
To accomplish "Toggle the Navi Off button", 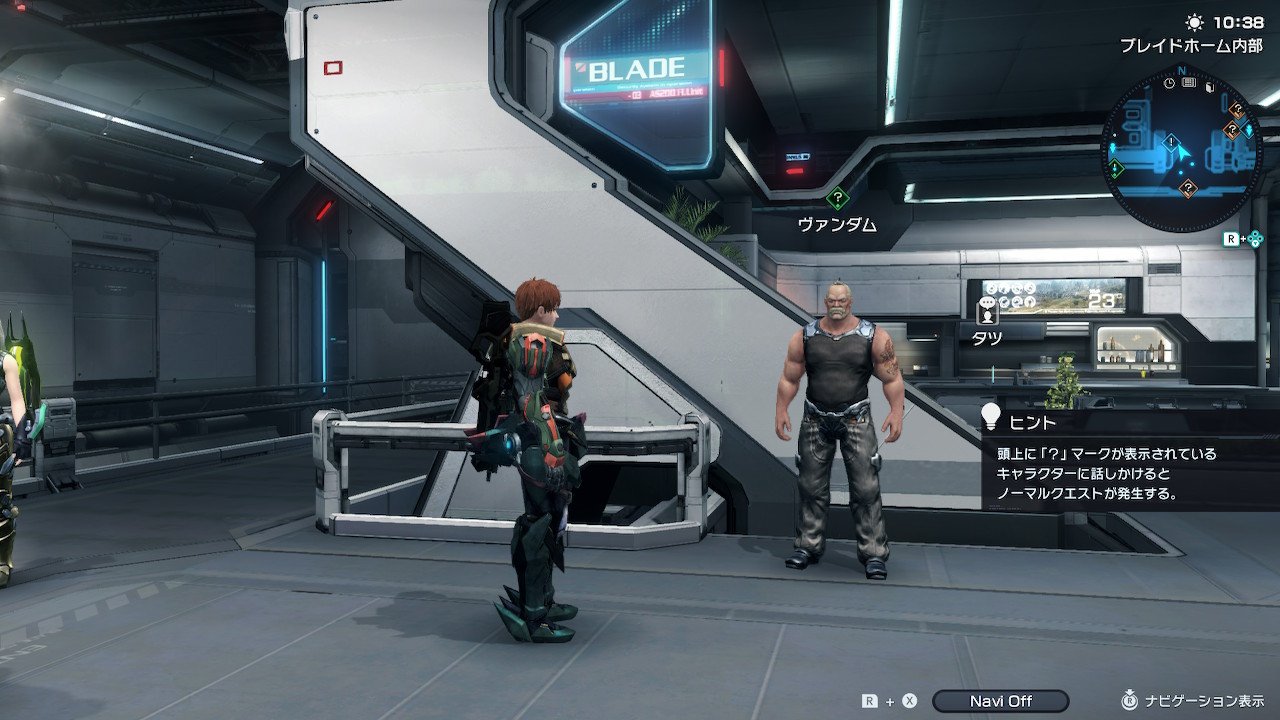I will click(1000, 701).
